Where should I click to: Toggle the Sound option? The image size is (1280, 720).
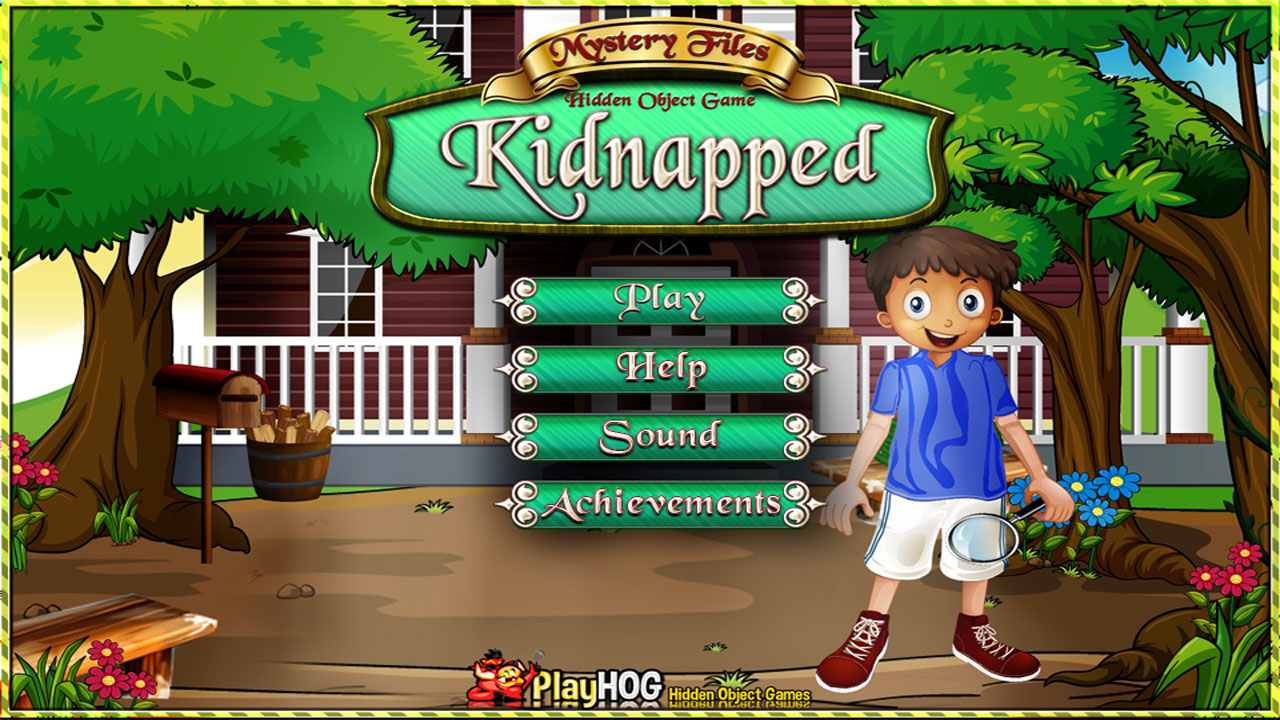pos(661,436)
